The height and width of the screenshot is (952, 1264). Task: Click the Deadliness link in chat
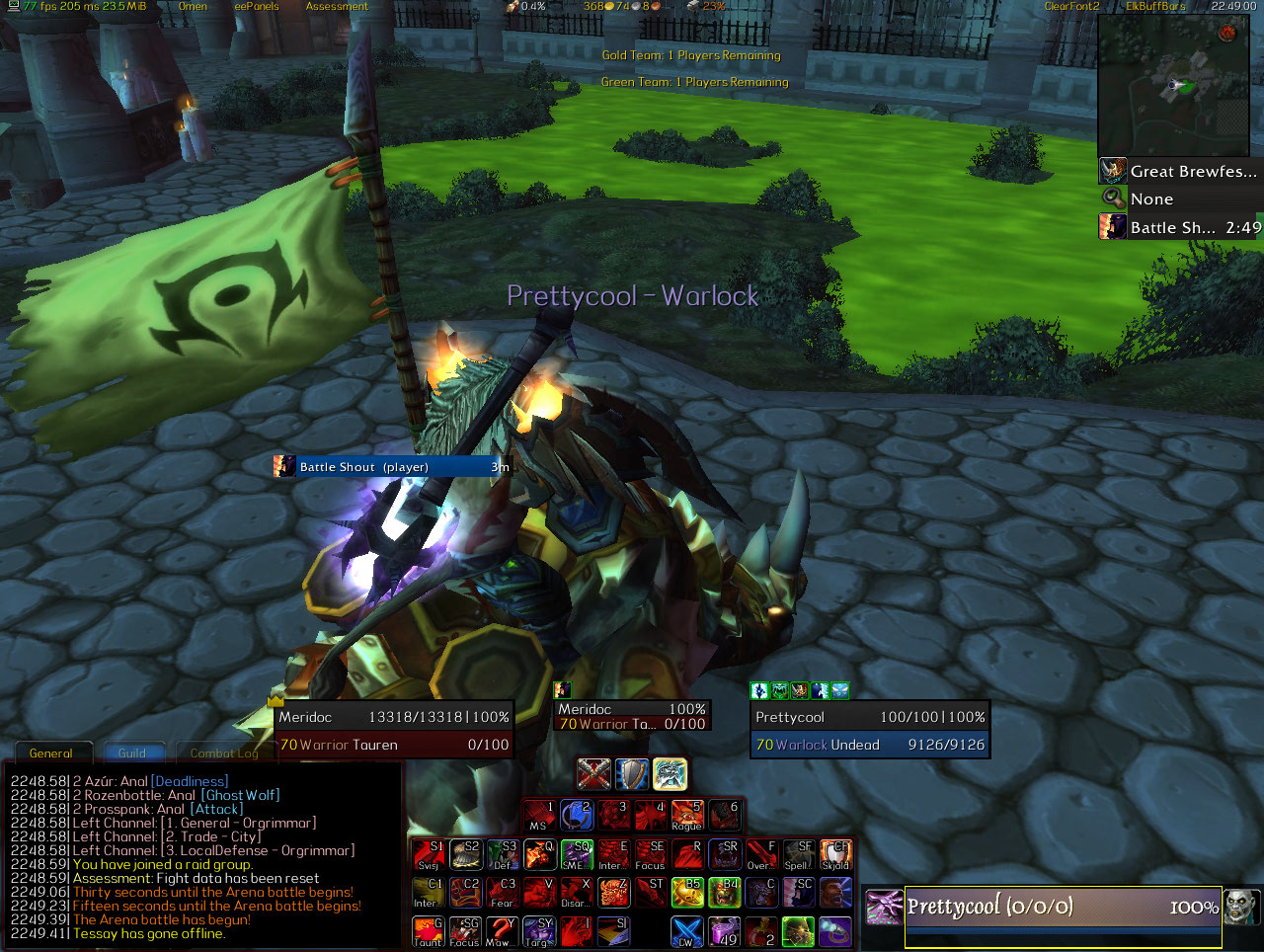190,781
